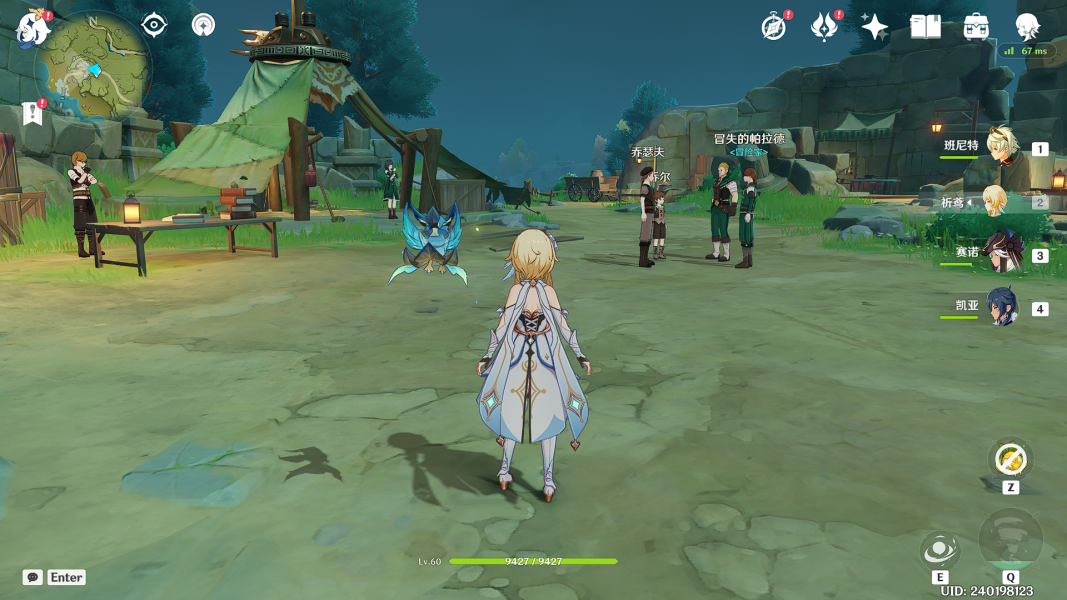Open the chat box speech bubble
Image resolution: width=1067 pixels, height=600 pixels.
pos(33,577)
